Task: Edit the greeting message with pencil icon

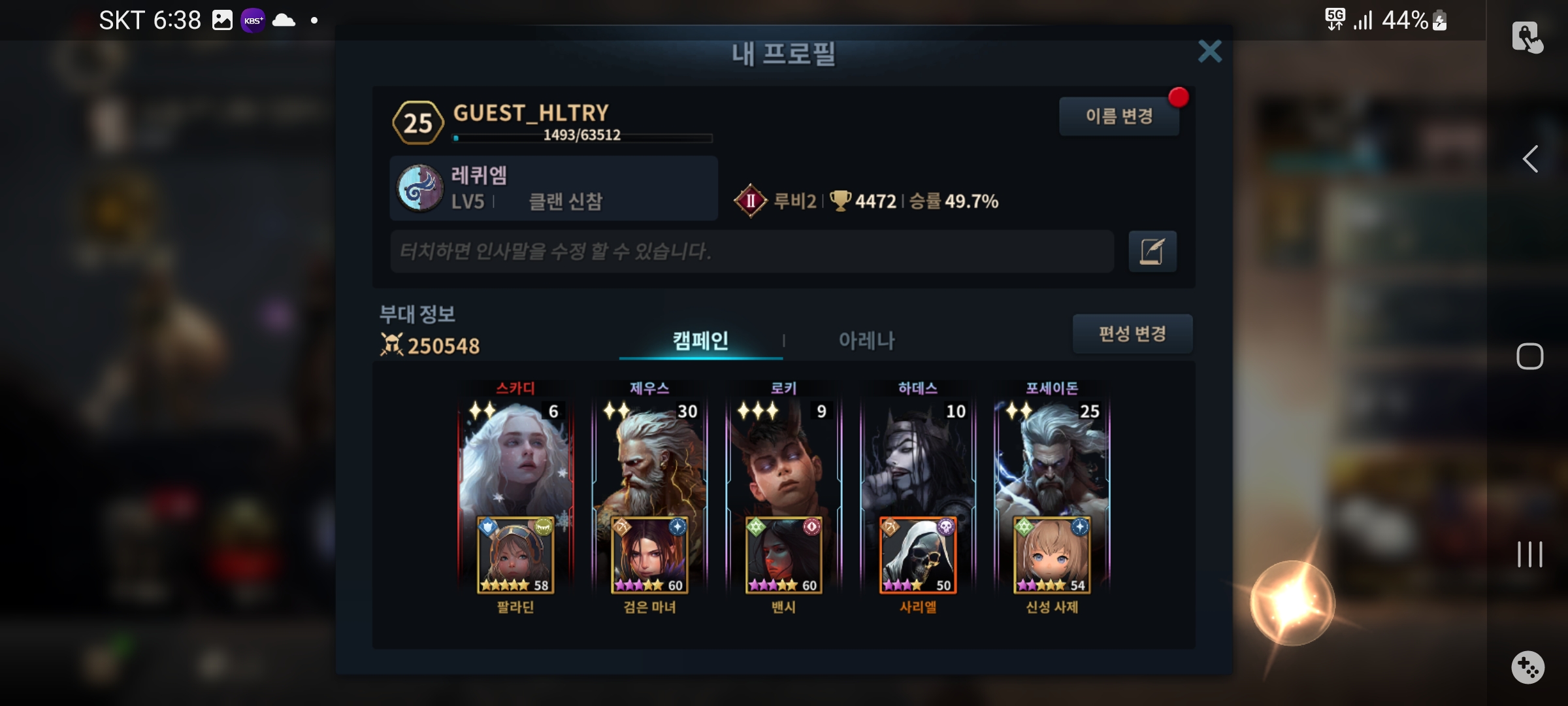Action: click(1152, 251)
